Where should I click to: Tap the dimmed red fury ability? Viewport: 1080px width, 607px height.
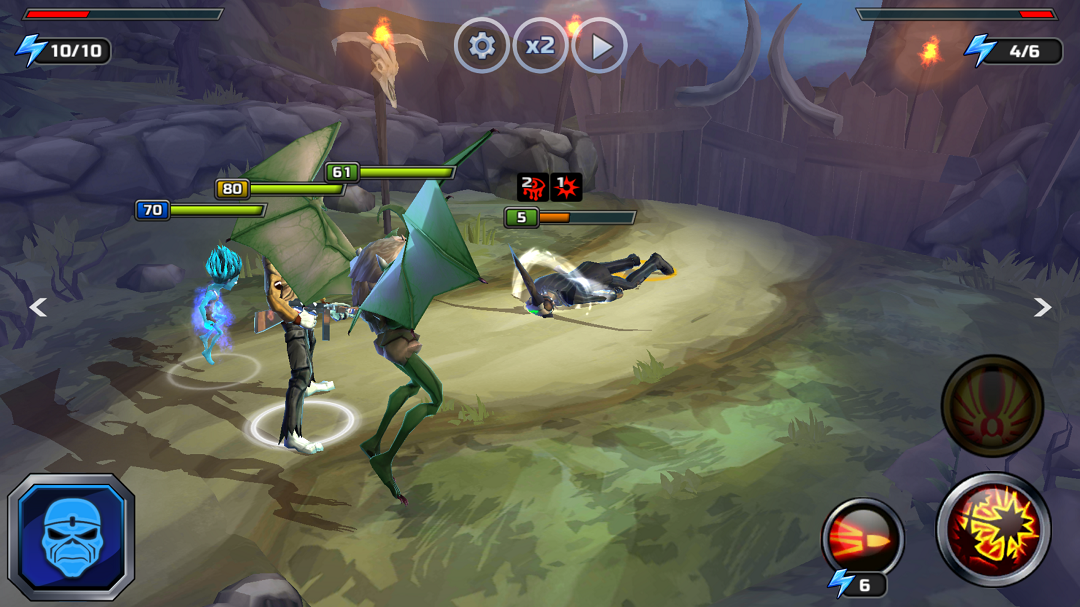tap(992, 406)
